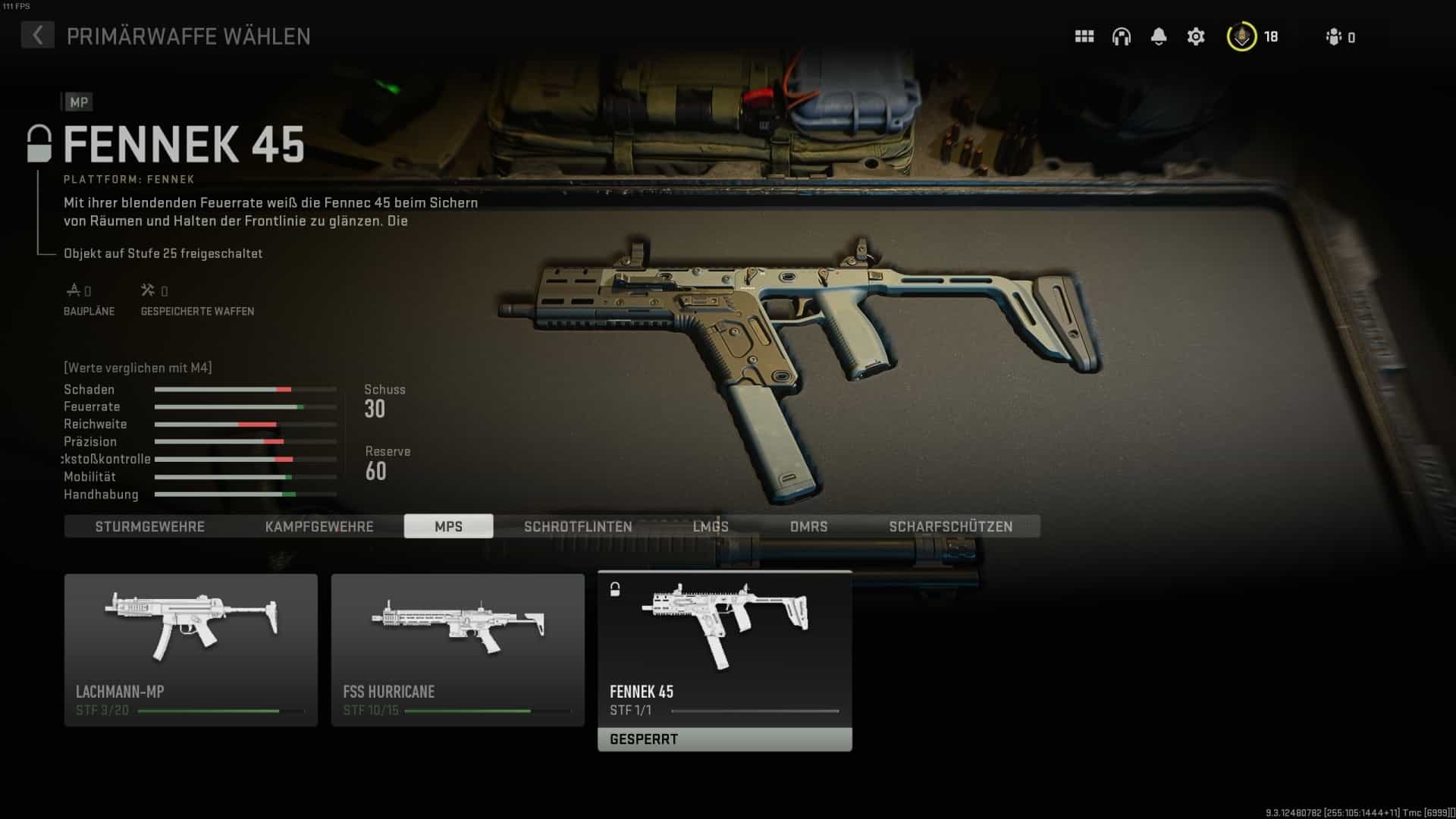Image resolution: width=1456 pixels, height=819 pixels.
Task: Show notifications via the bell icon
Action: pyautogui.click(x=1159, y=36)
